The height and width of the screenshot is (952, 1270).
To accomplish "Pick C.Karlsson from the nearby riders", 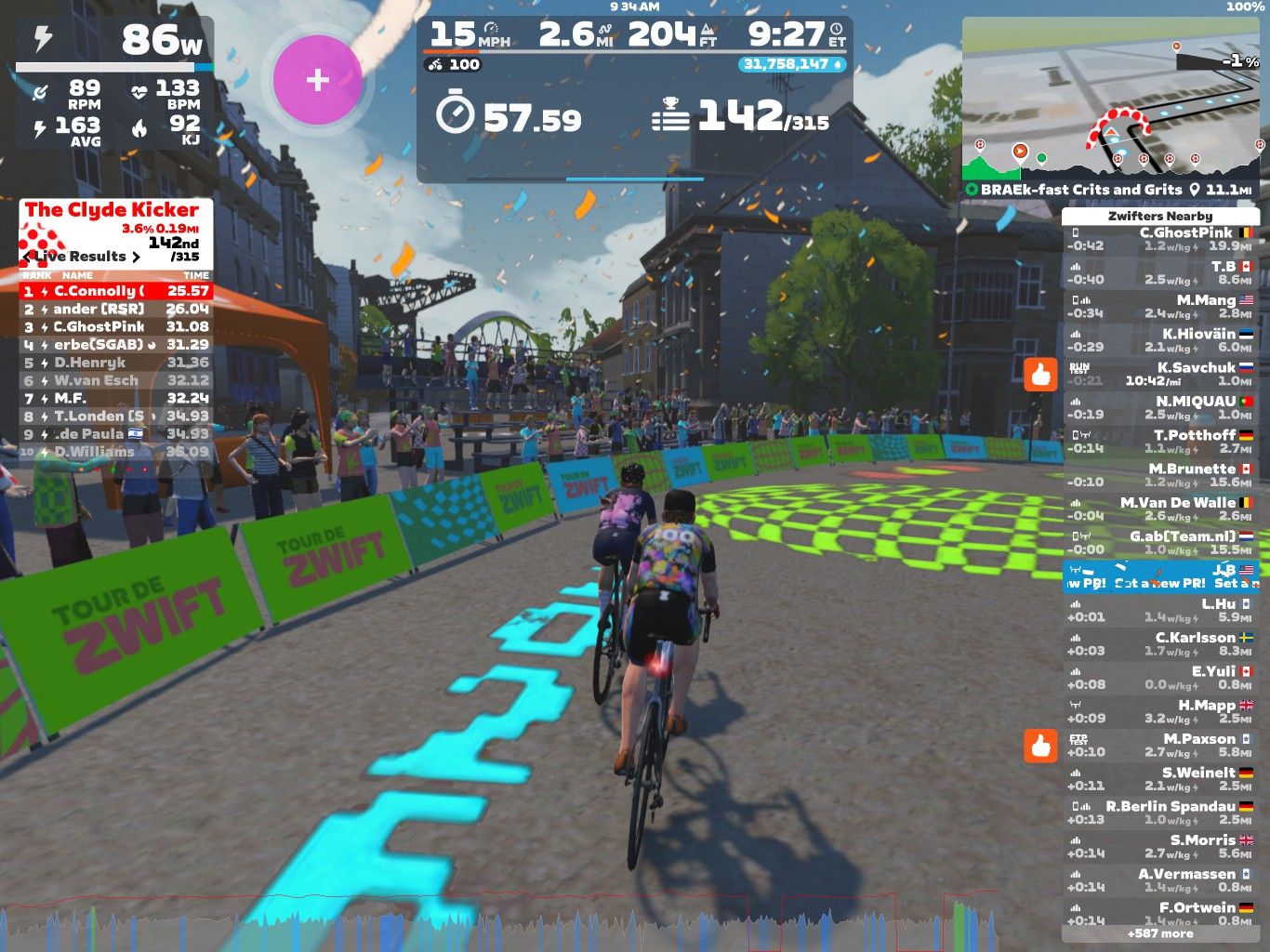I will click(1159, 643).
